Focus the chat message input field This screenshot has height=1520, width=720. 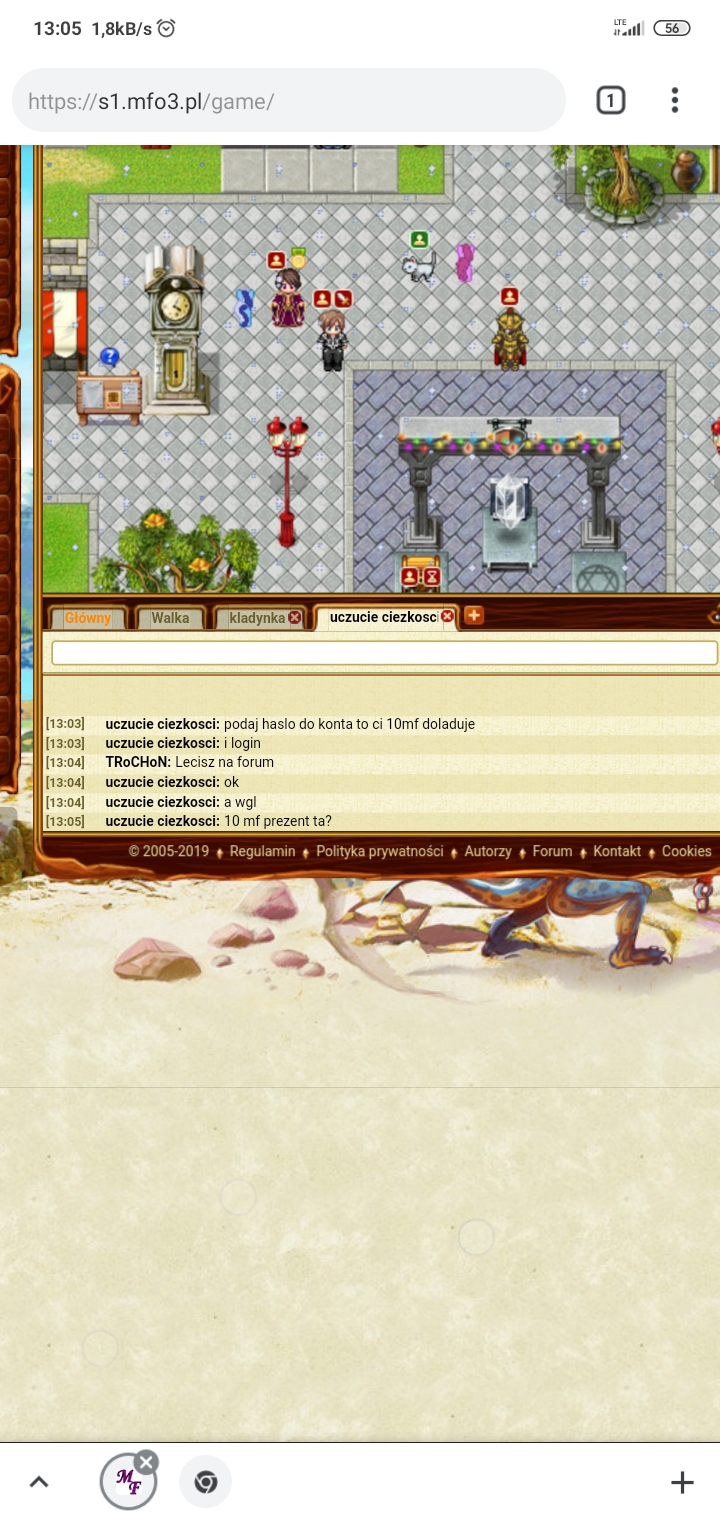[x=384, y=653]
